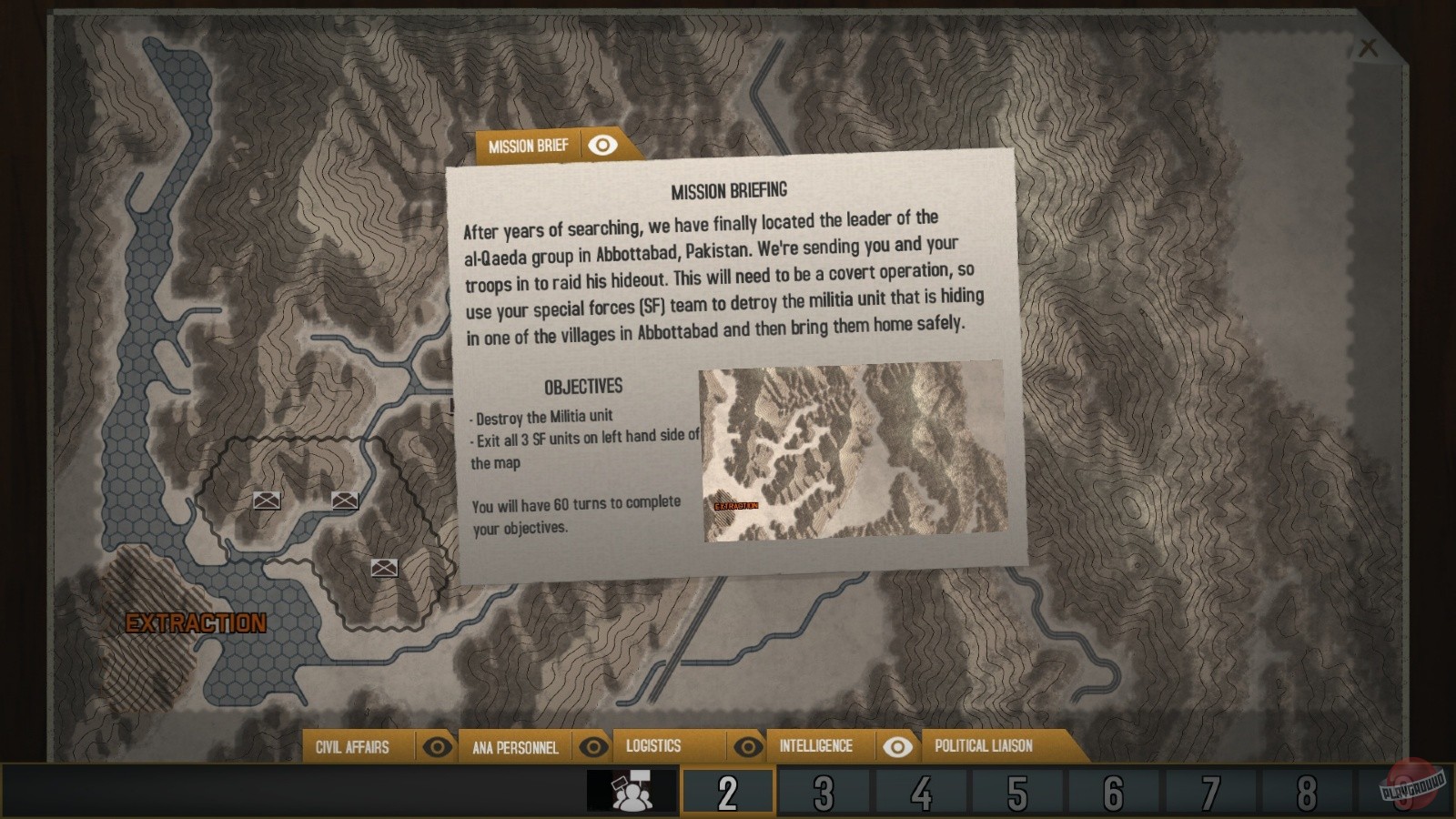1456x819 pixels.
Task: Select the lowest military unit symbol on the map
Action: [x=384, y=566]
